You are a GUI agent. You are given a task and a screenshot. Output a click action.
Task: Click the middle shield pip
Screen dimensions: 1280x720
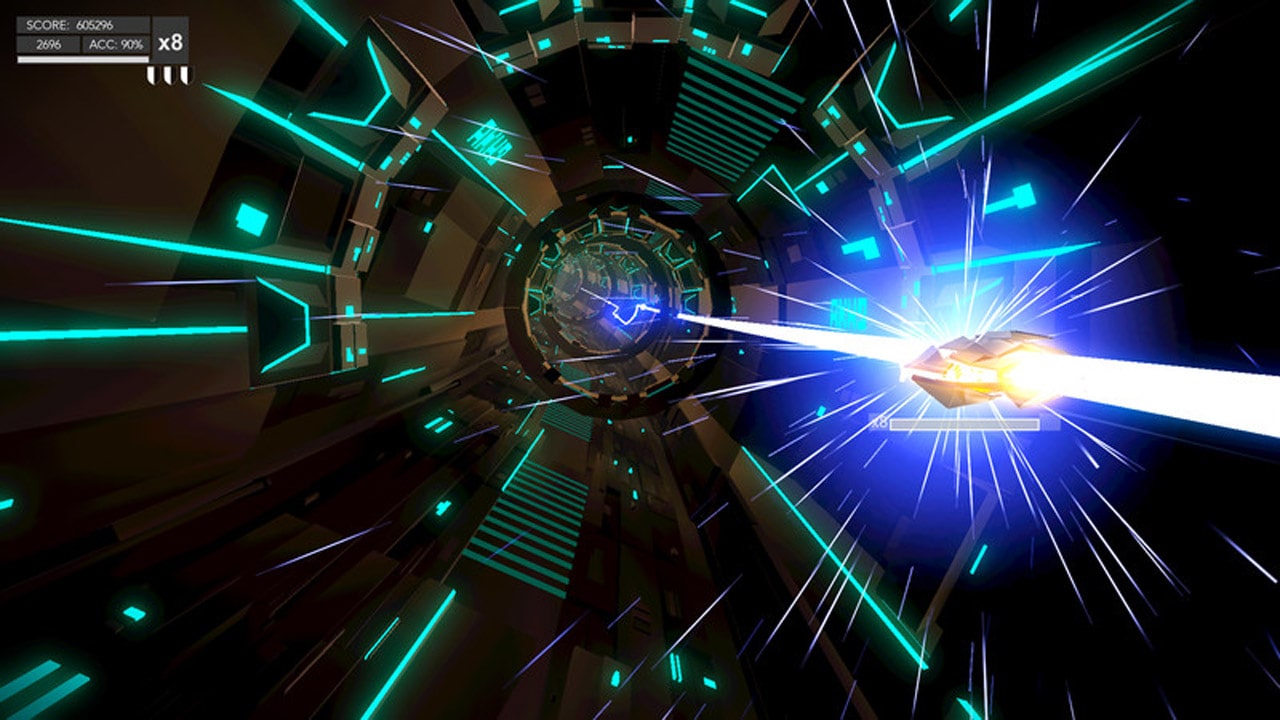169,73
